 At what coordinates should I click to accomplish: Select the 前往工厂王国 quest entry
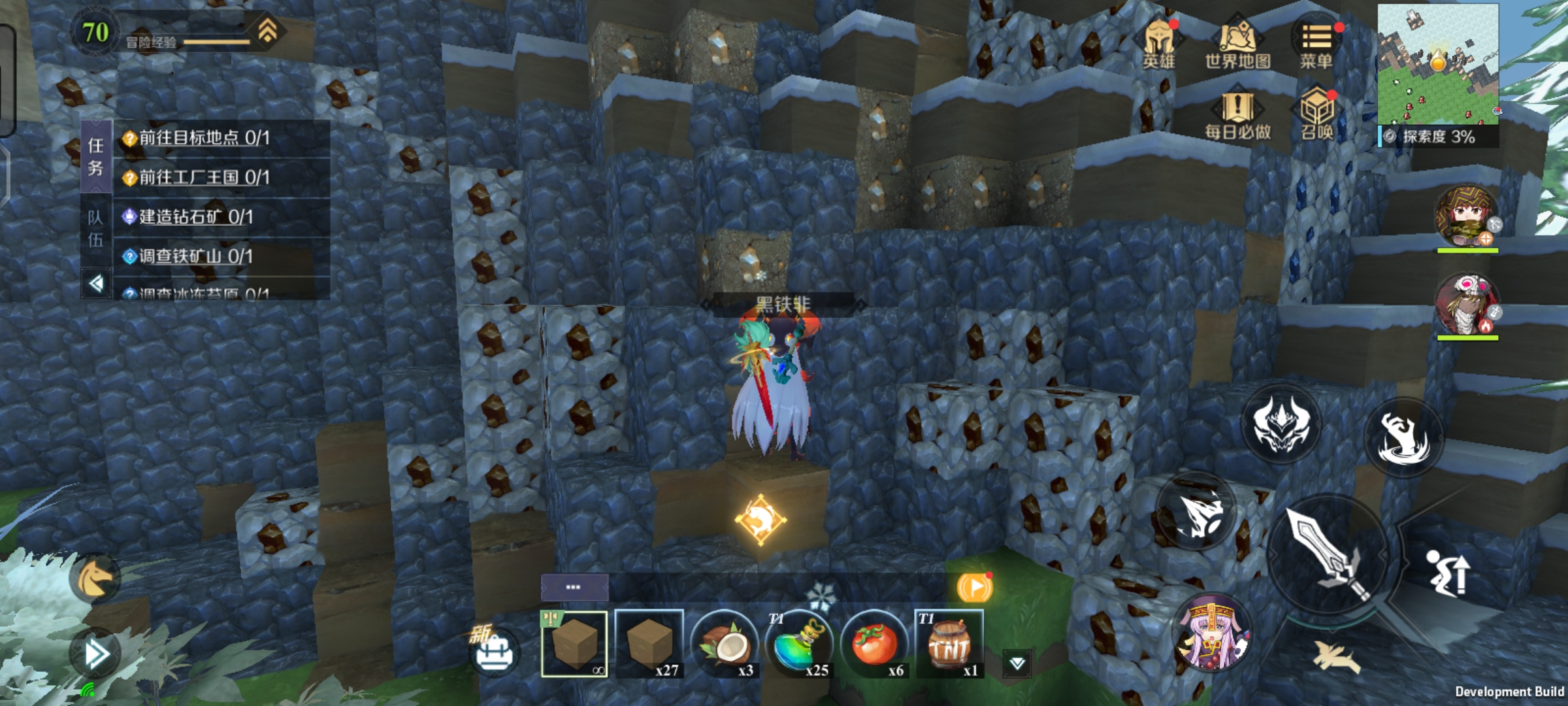pos(204,177)
